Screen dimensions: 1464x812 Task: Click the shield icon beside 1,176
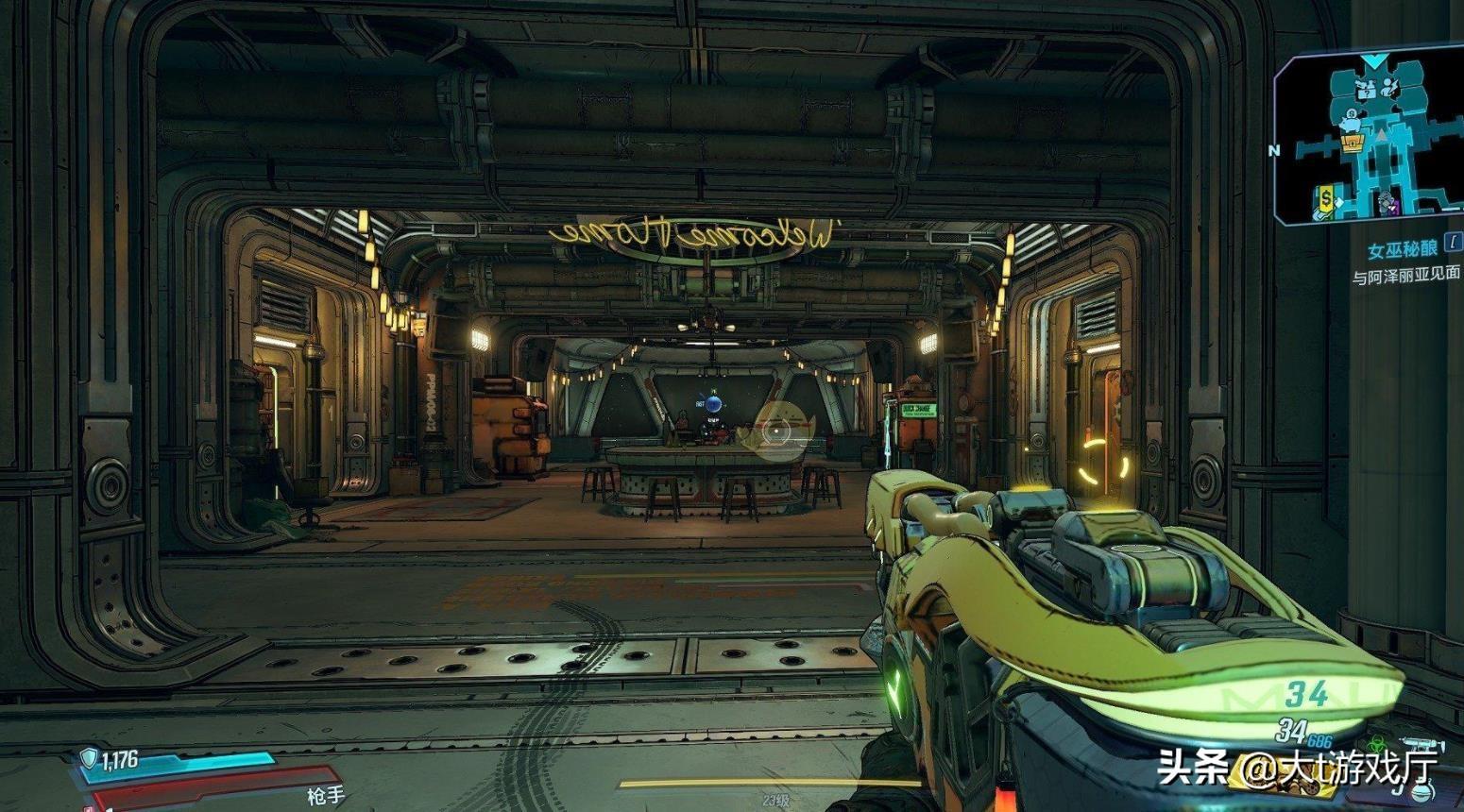90,757
